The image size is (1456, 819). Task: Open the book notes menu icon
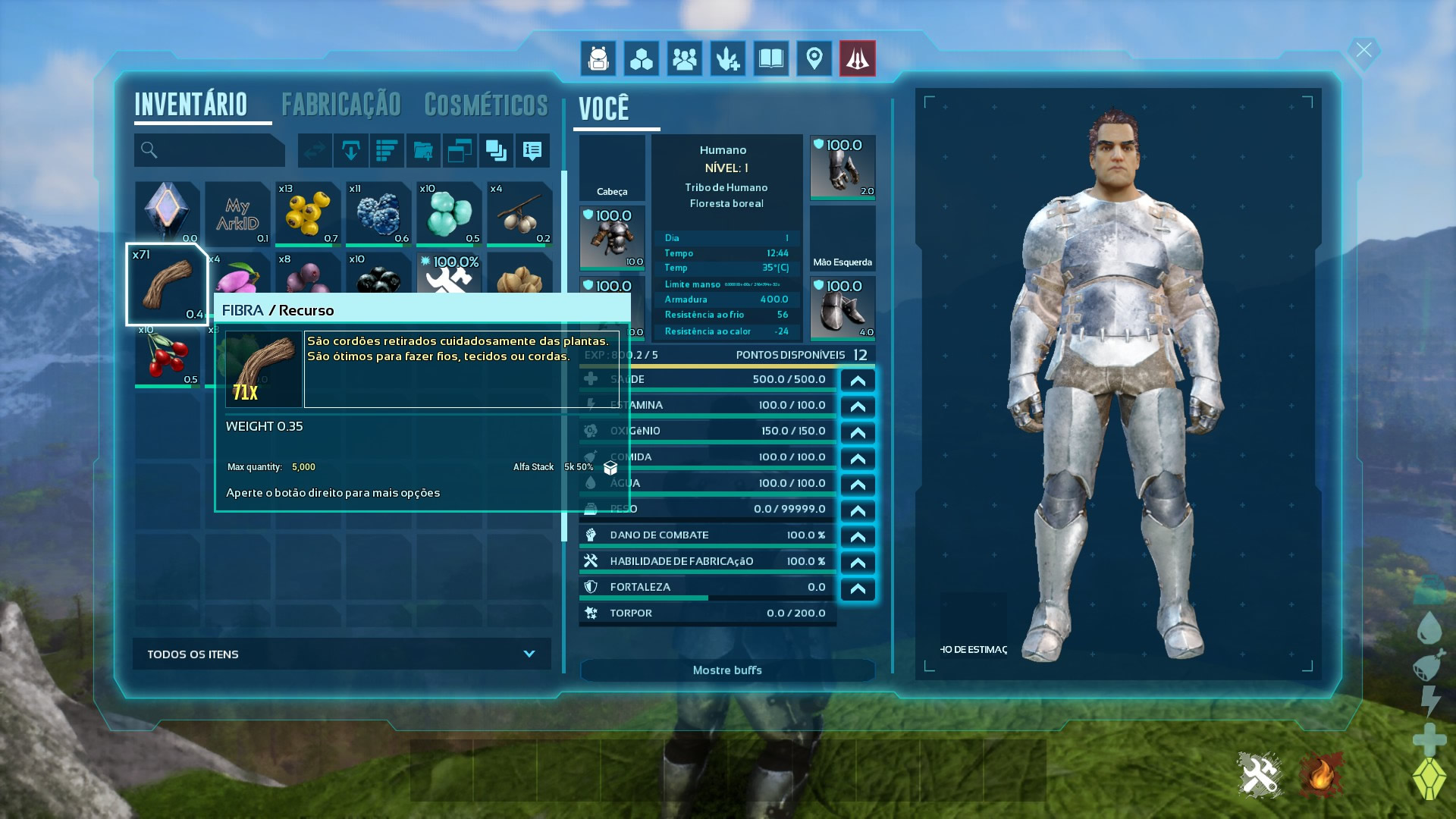(x=771, y=58)
